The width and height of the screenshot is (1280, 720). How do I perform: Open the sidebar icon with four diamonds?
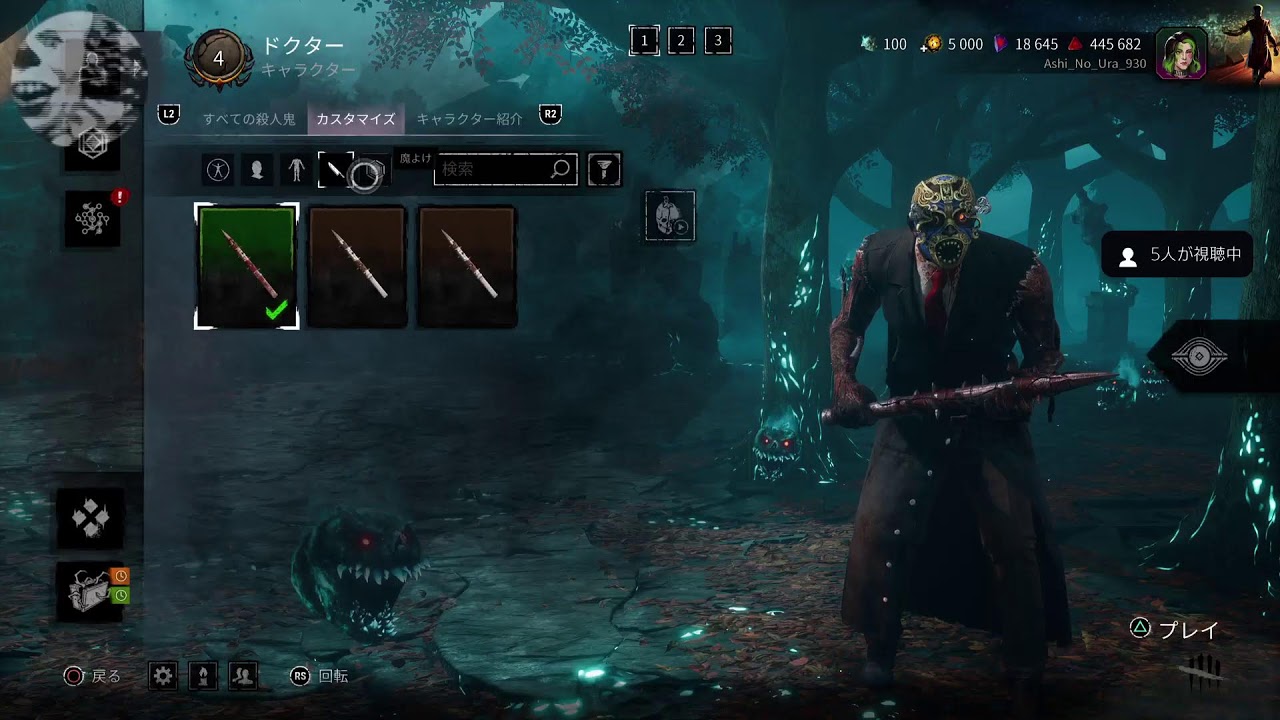click(91, 518)
